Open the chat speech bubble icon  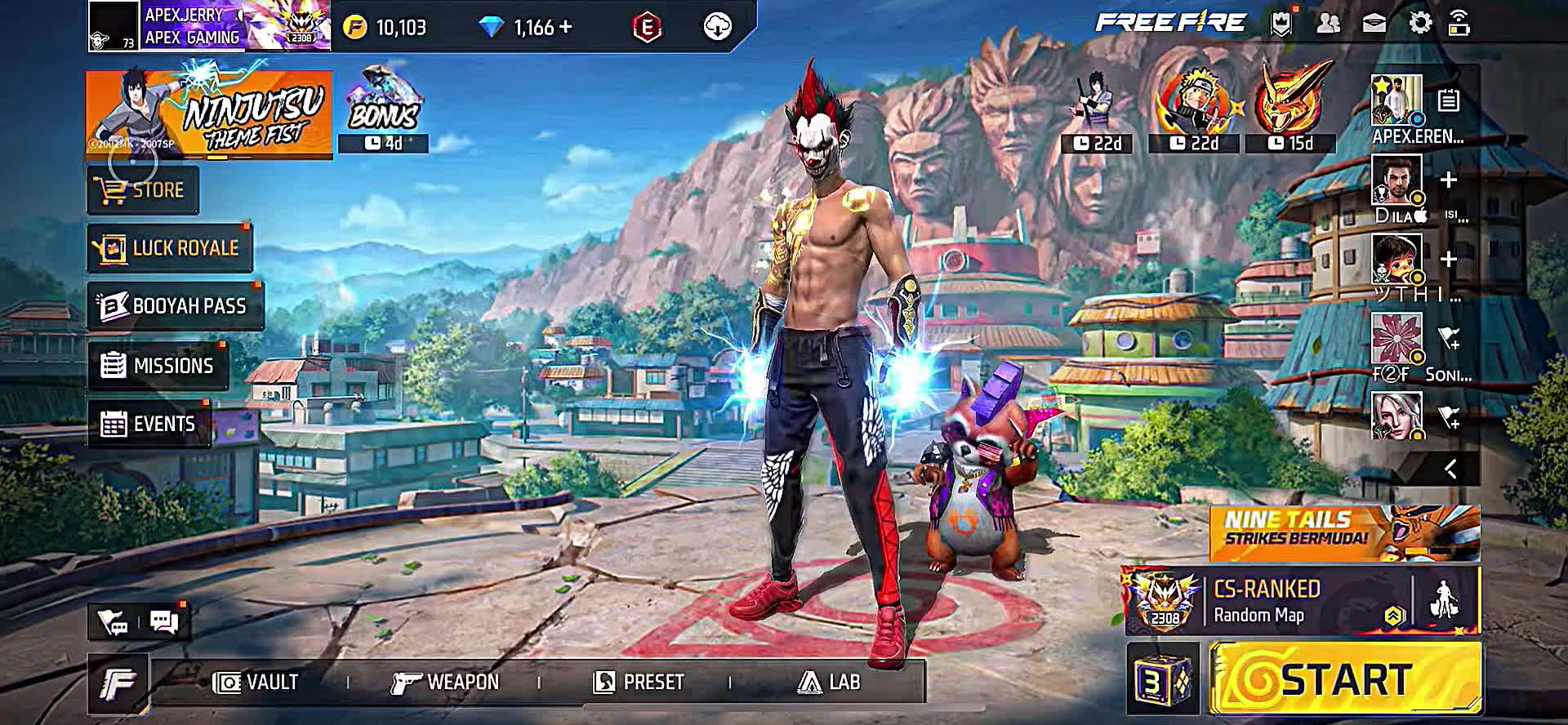pos(165,622)
